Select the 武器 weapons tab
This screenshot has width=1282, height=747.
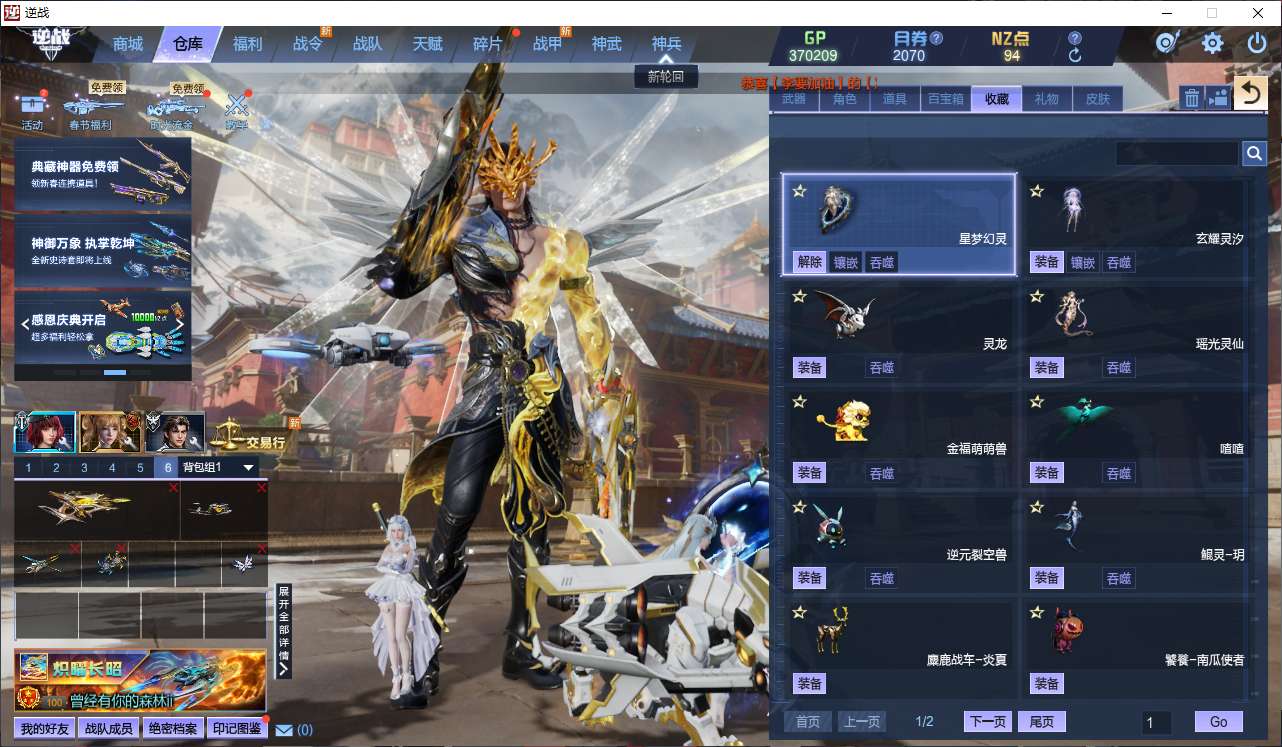pyautogui.click(x=793, y=99)
